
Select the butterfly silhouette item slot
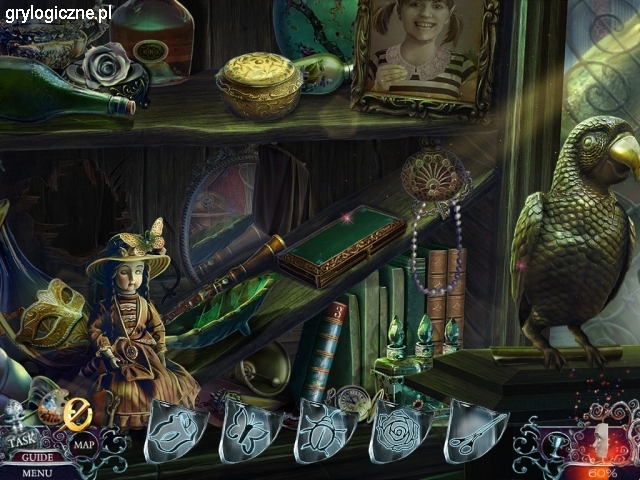[249, 432]
